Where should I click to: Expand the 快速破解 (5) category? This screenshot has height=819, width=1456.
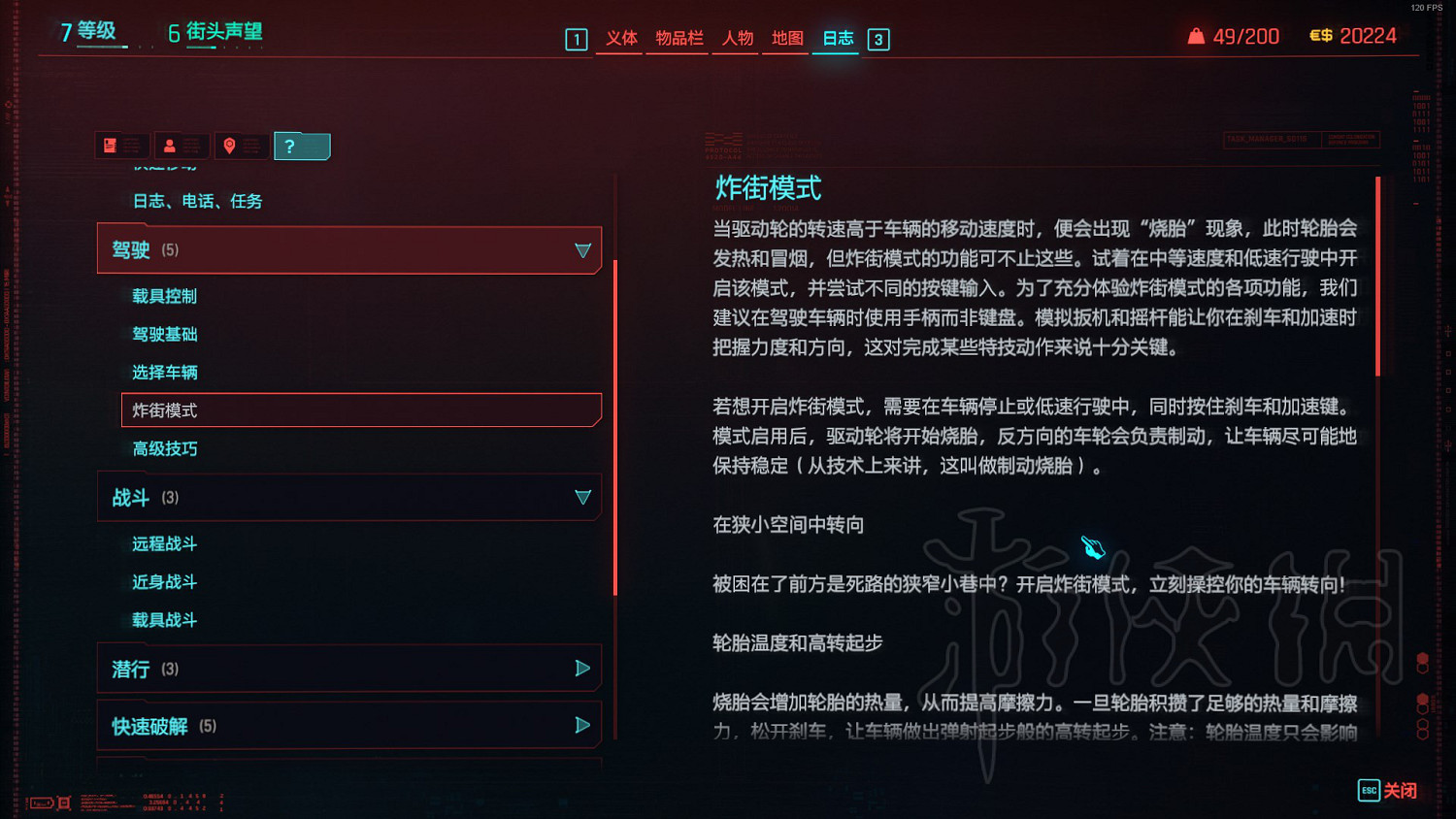[583, 724]
